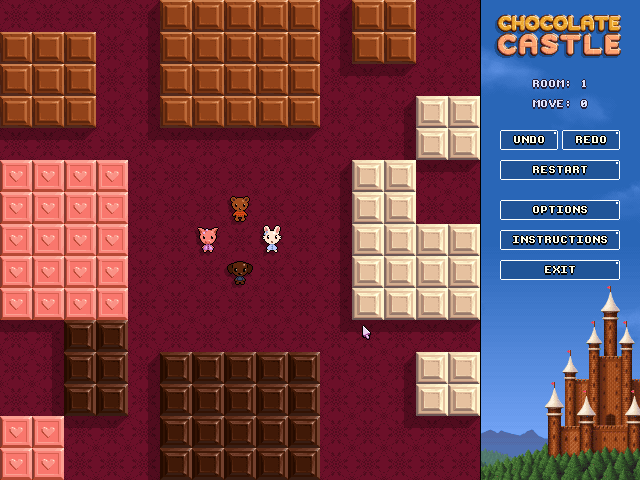Exit the game
This screenshot has width=640, height=480.
[560, 270]
